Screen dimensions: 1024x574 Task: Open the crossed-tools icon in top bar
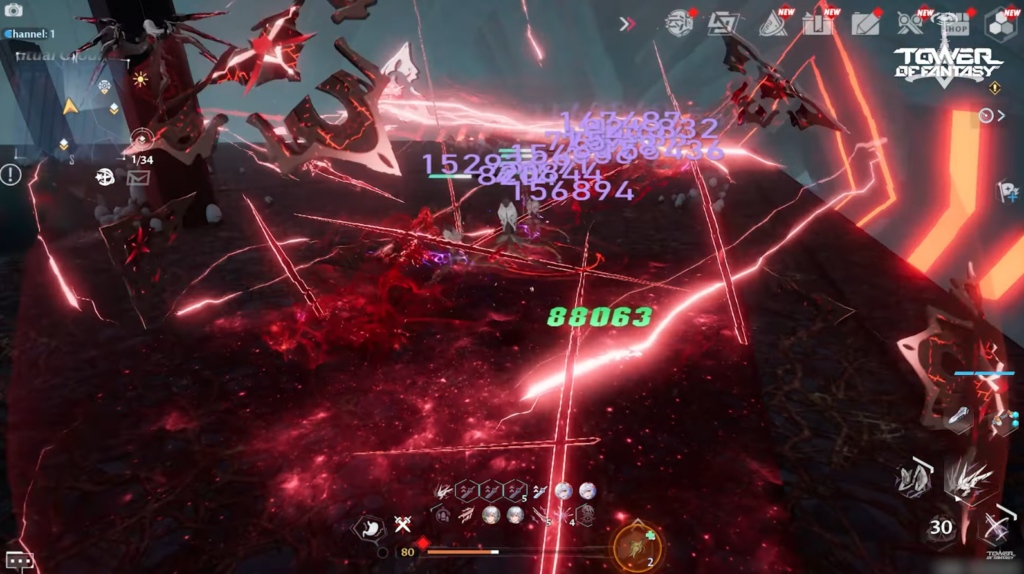(910, 23)
